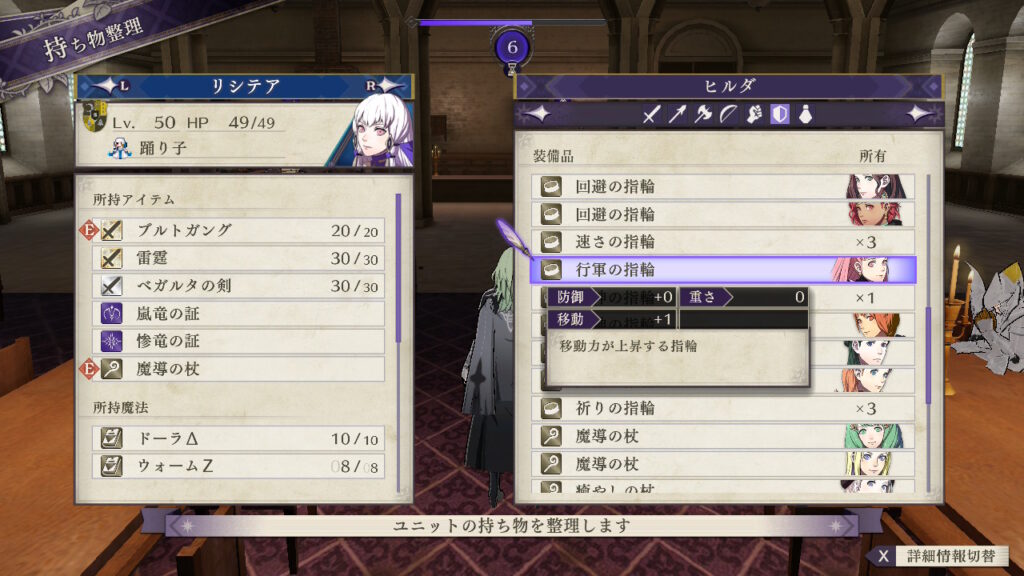1024x576 pixels.
Task: Select the 惨竜の証 item
Action: pyautogui.click(x=240, y=341)
